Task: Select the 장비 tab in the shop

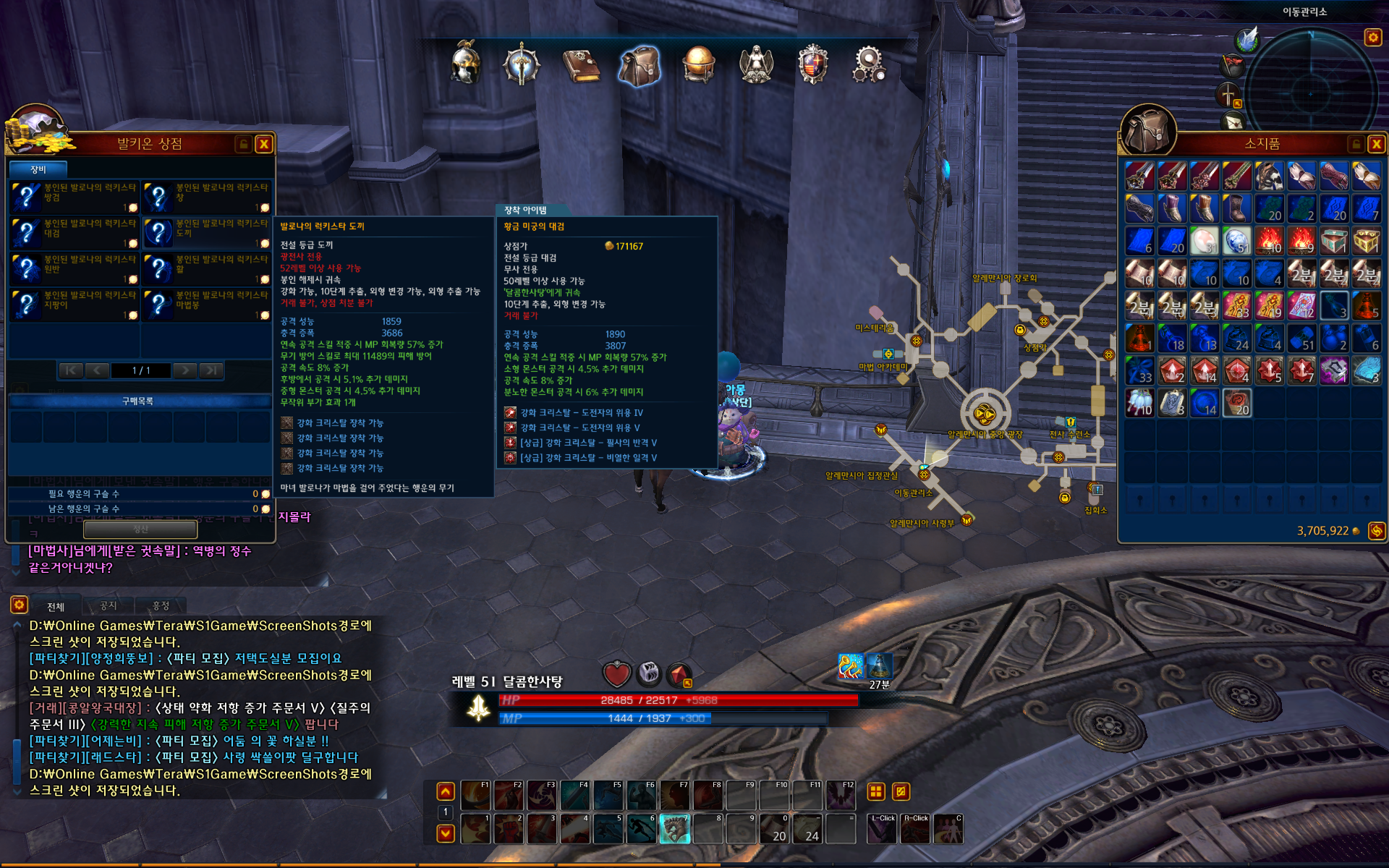Action: (x=38, y=169)
